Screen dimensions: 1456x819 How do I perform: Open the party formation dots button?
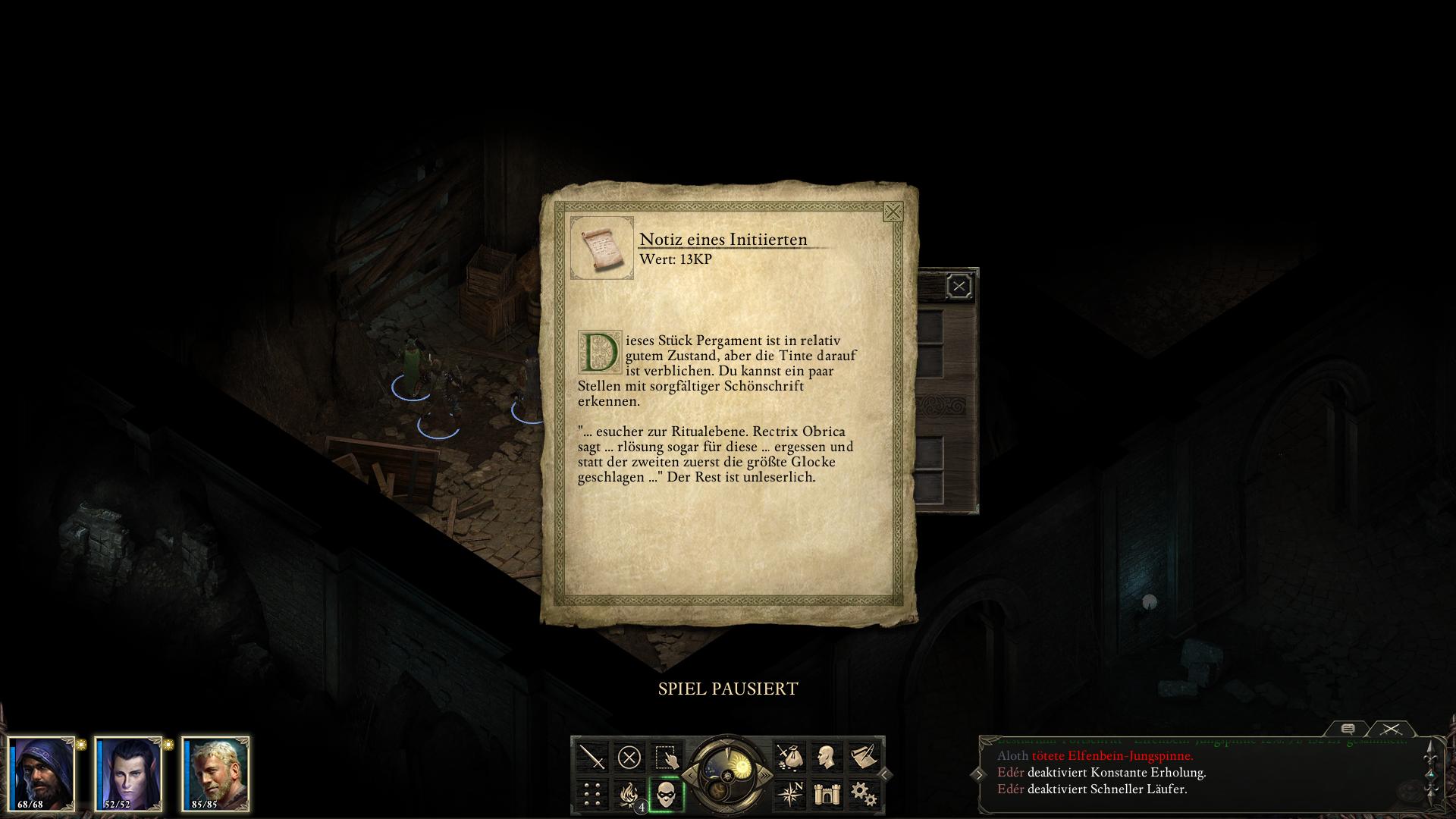click(592, 794)
